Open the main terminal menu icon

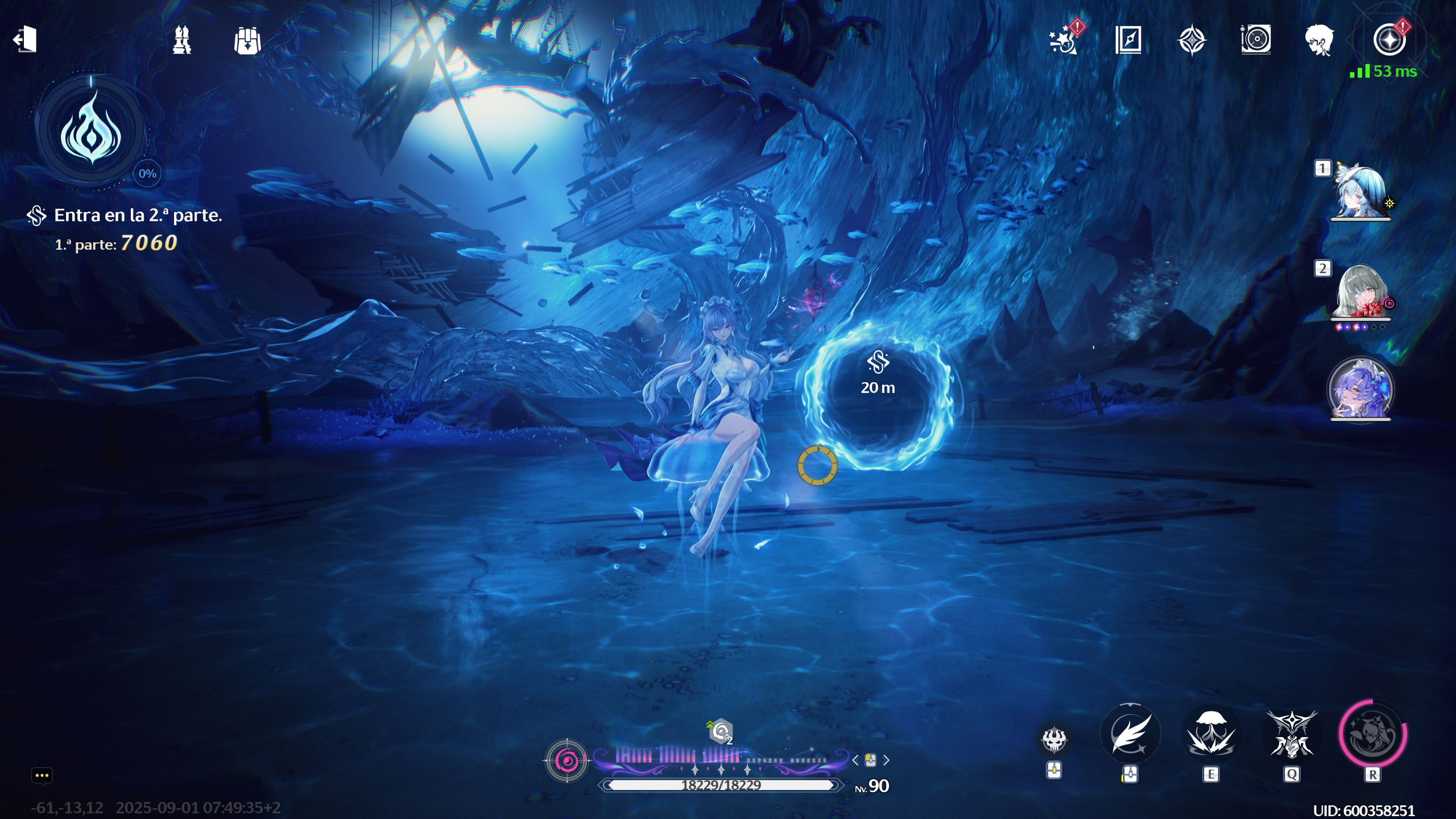[1389, 40]
